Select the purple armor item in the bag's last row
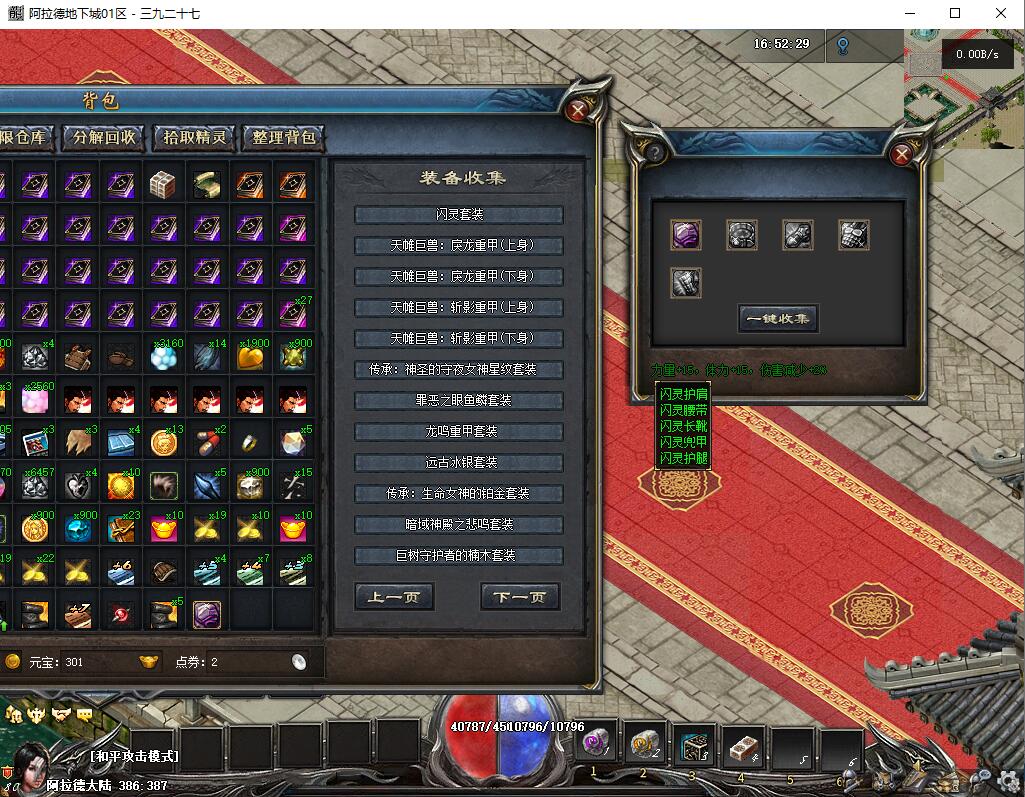 (207, 612)
